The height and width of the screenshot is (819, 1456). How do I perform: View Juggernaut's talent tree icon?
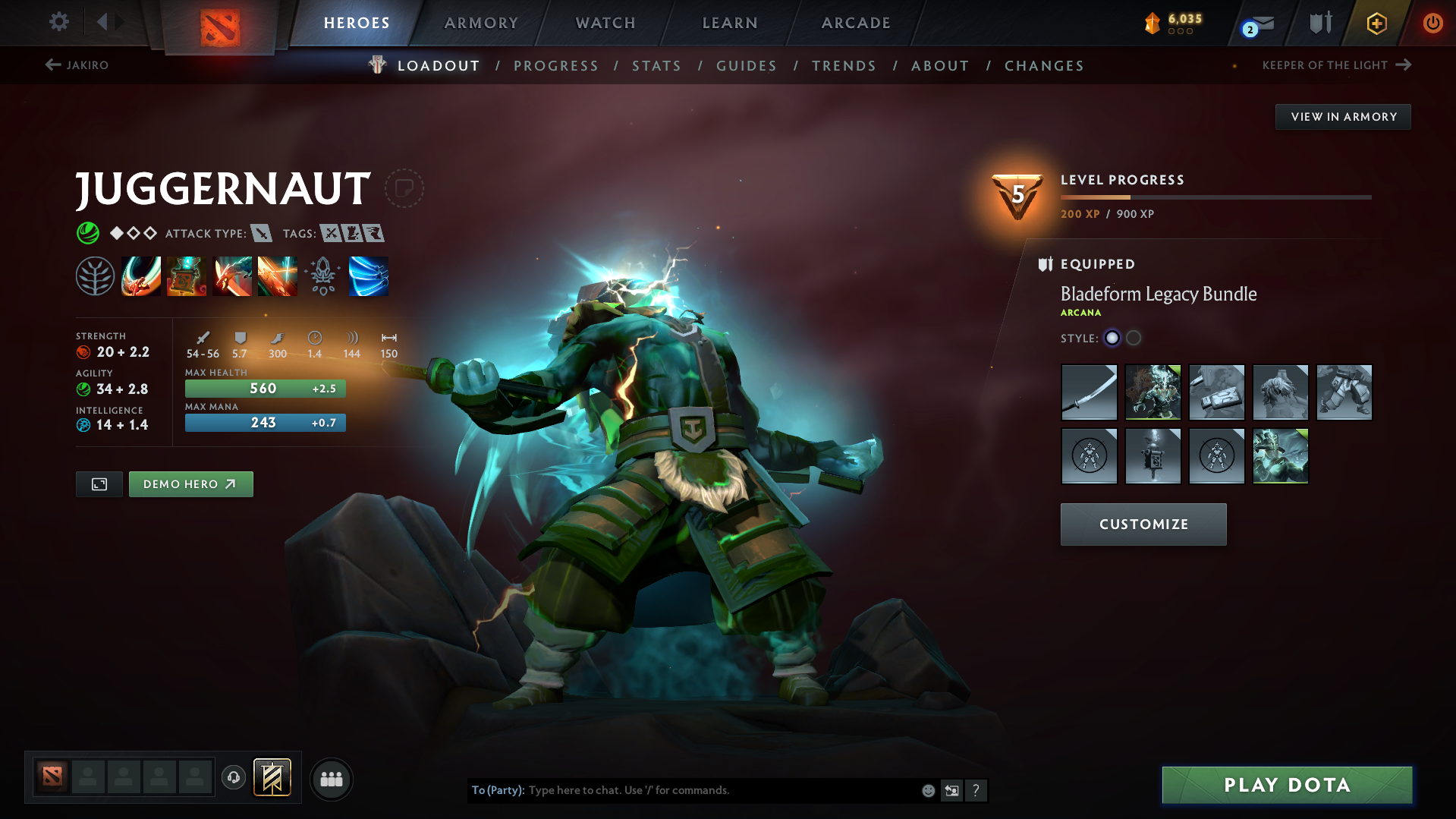(x=96, y=276)
